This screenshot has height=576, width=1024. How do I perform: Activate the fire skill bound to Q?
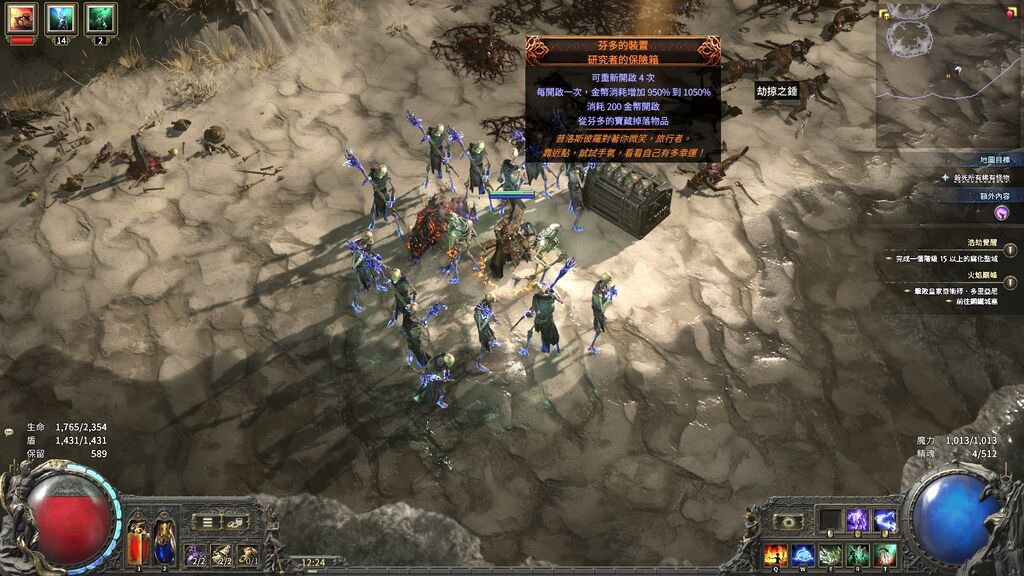775,555
